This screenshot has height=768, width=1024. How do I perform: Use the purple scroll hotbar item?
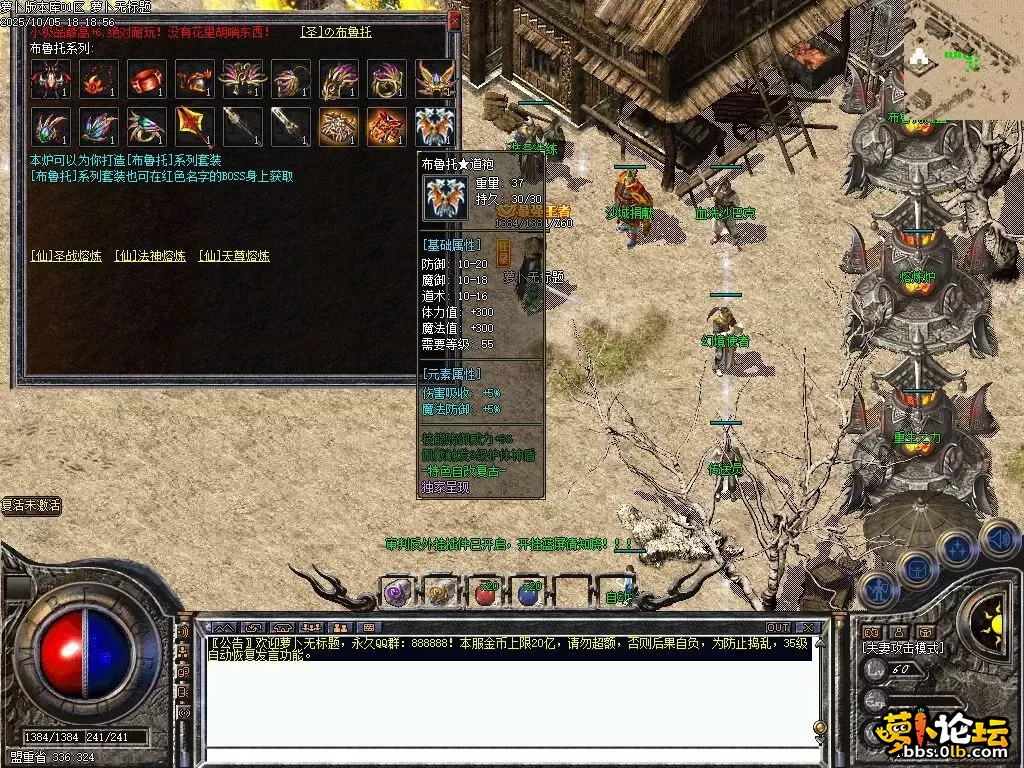[x=397, y=592]
